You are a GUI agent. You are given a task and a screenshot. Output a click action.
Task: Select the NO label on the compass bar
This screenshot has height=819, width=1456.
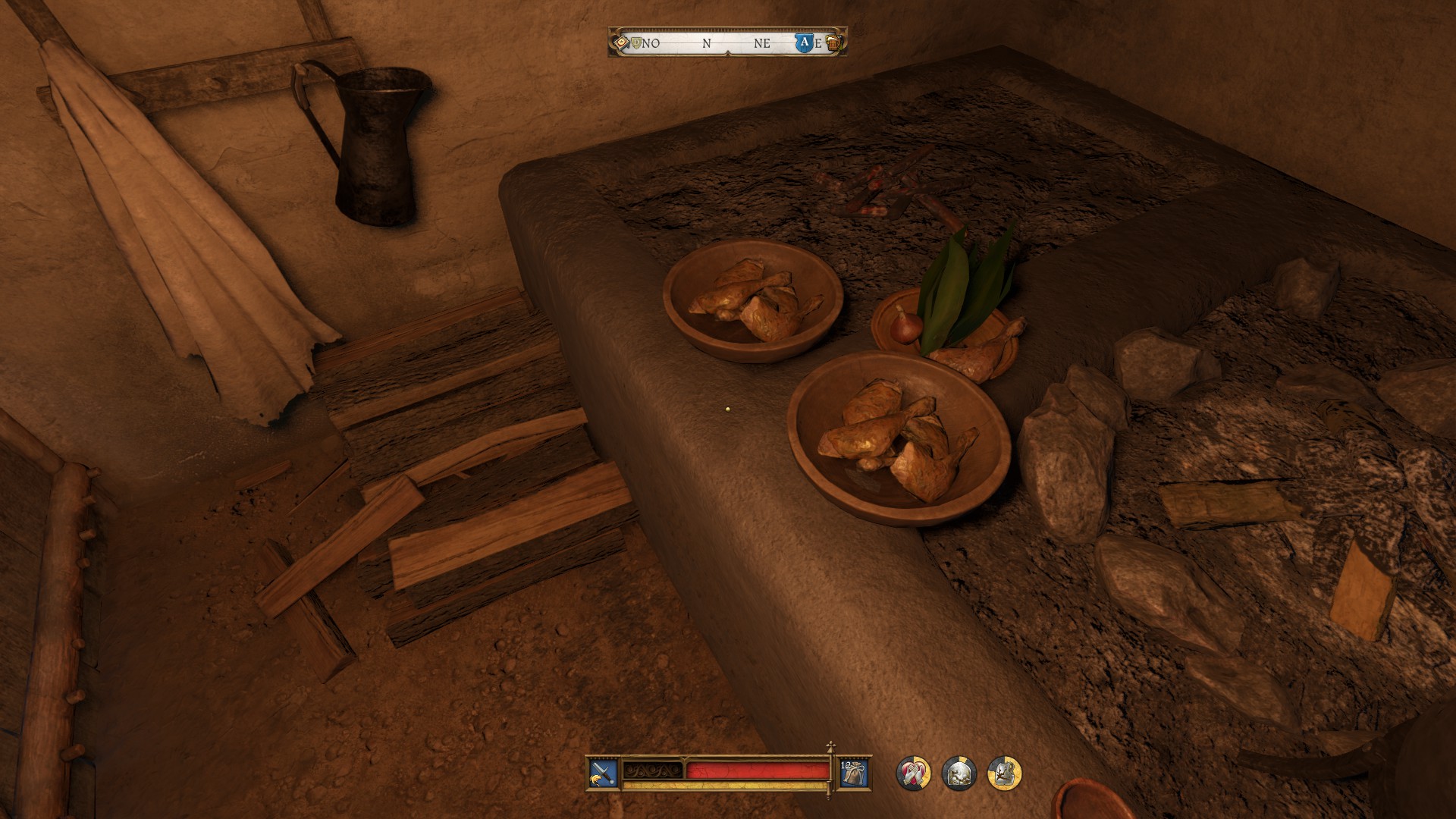[x=651, y=42]
